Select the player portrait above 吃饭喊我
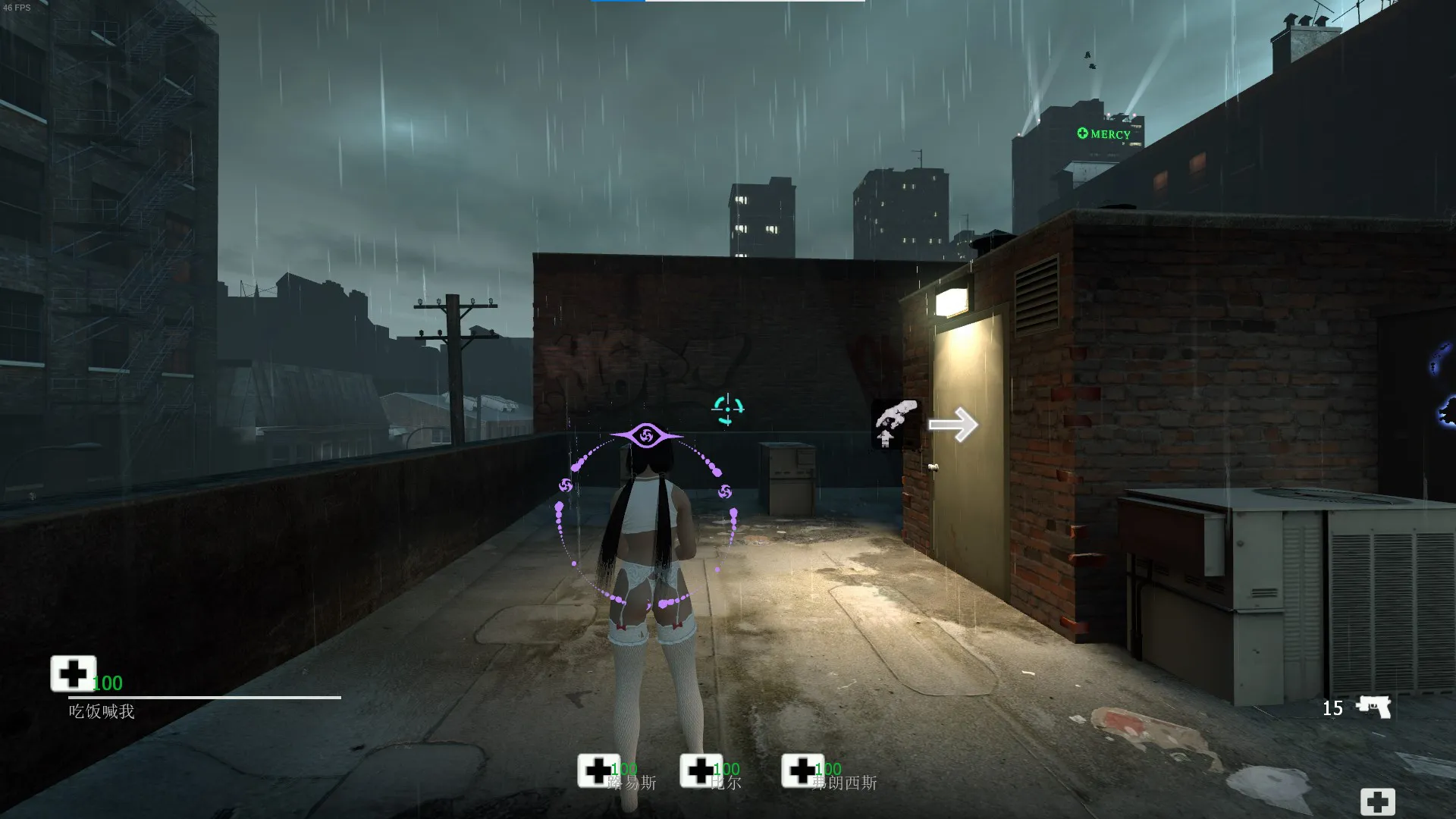This screenshot has height=819, width=1456. pos(73,673)
